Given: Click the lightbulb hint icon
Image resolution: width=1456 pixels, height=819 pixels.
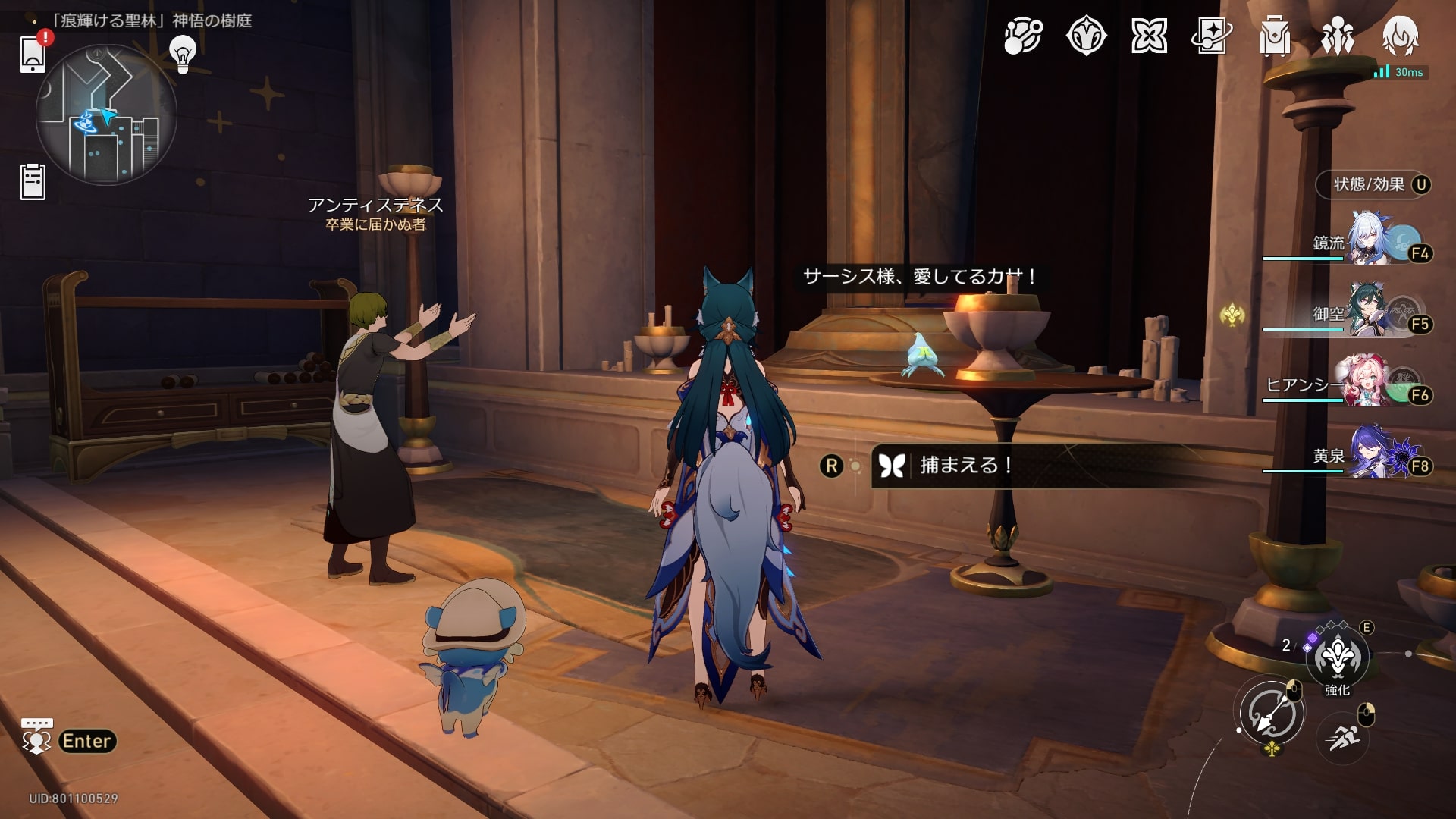Looking at the screenshot, I should tap(182, 53).
